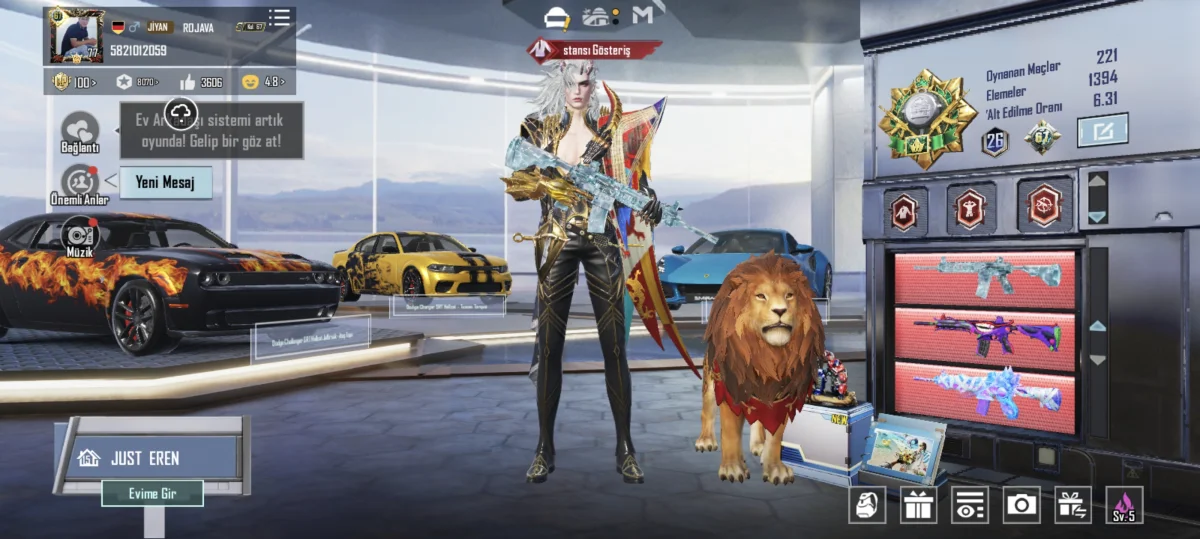1200x539 pixels.
Task: Click the thumbs-up likes counter
Action: click(x=201, y=82)
